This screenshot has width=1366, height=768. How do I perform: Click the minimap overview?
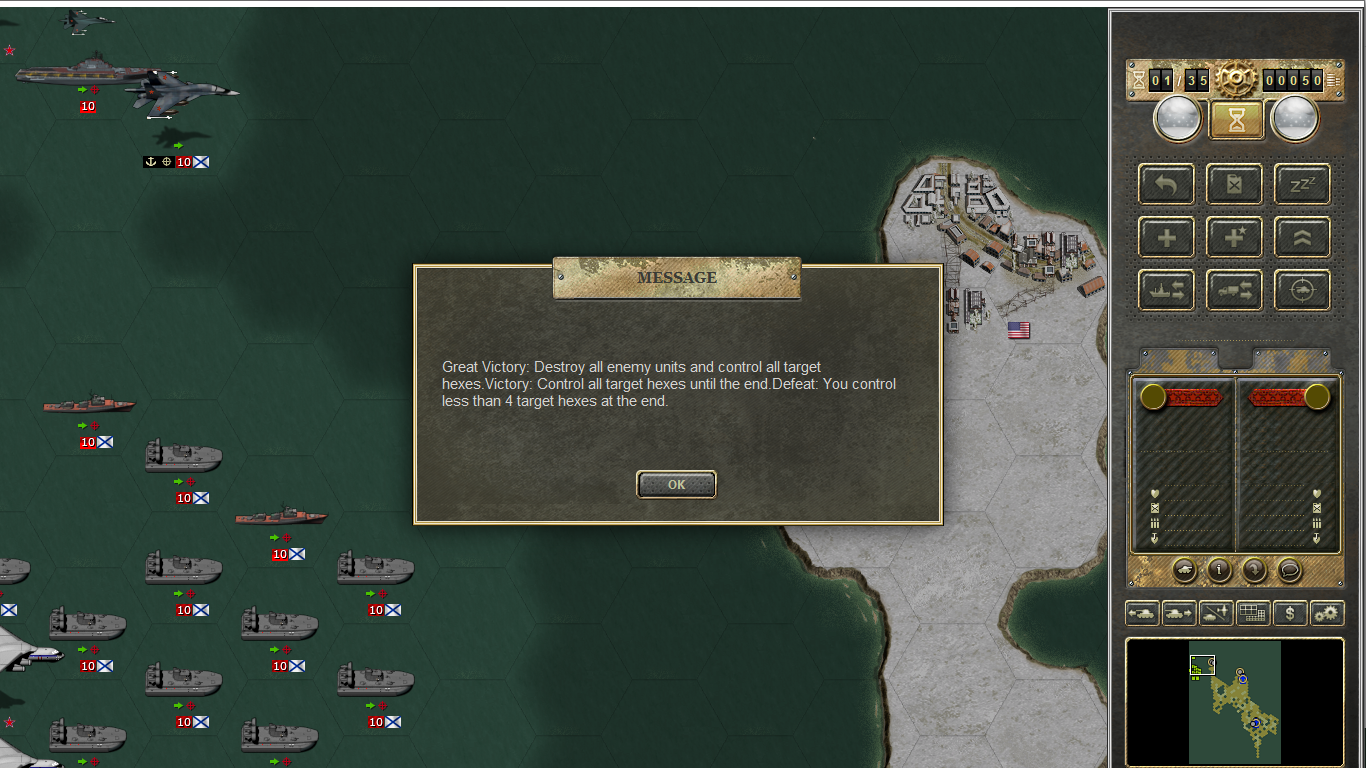(x=1235, y=702)
